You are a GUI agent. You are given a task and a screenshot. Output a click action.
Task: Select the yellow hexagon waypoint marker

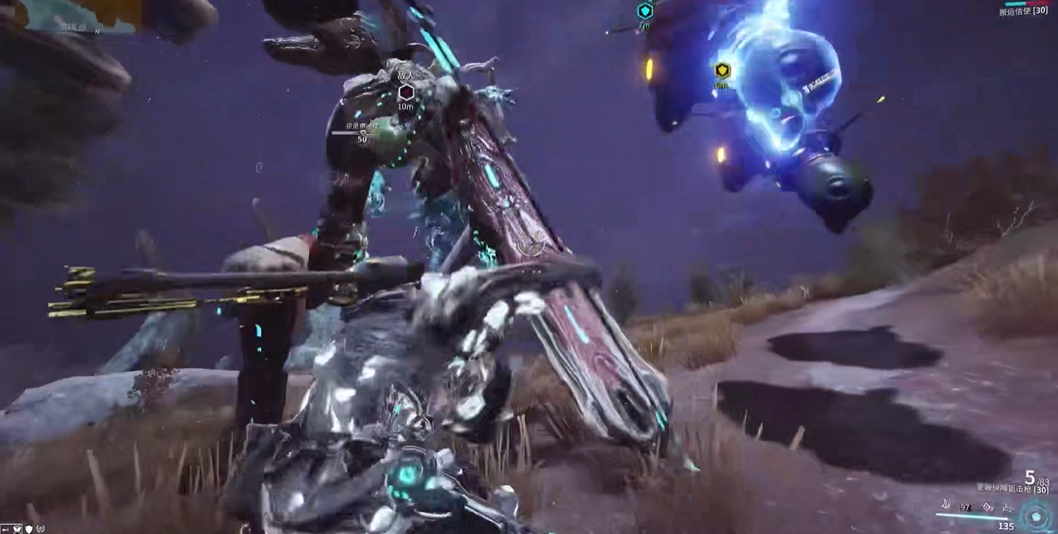click(722, 71)
